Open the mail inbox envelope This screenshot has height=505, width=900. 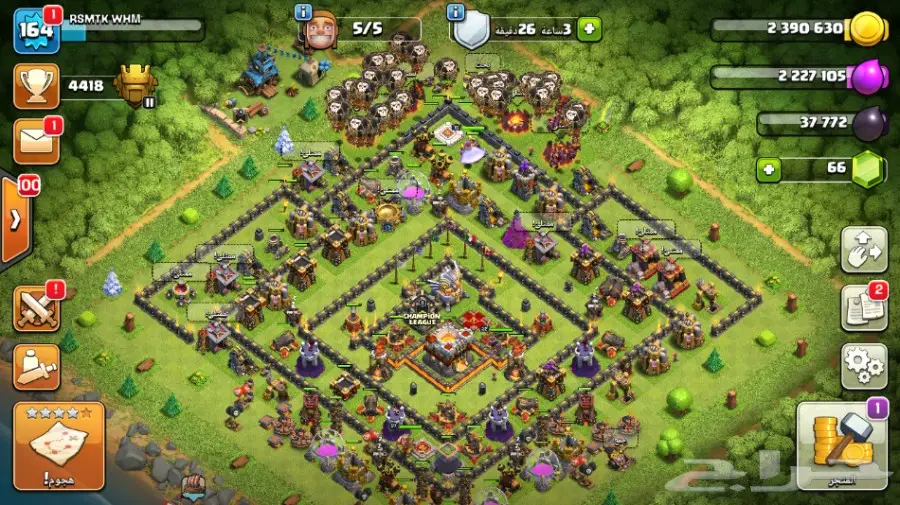(x=36, y=141)
